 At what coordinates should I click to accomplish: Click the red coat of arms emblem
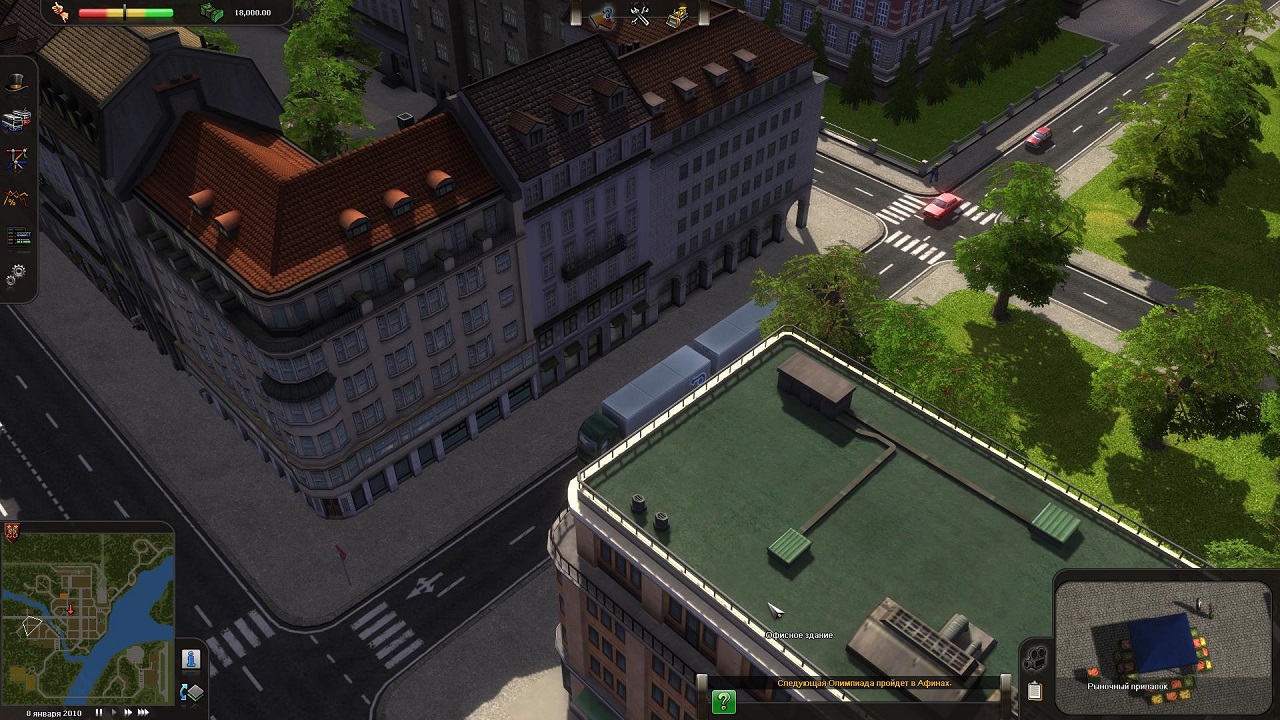(x=12, y=532)
